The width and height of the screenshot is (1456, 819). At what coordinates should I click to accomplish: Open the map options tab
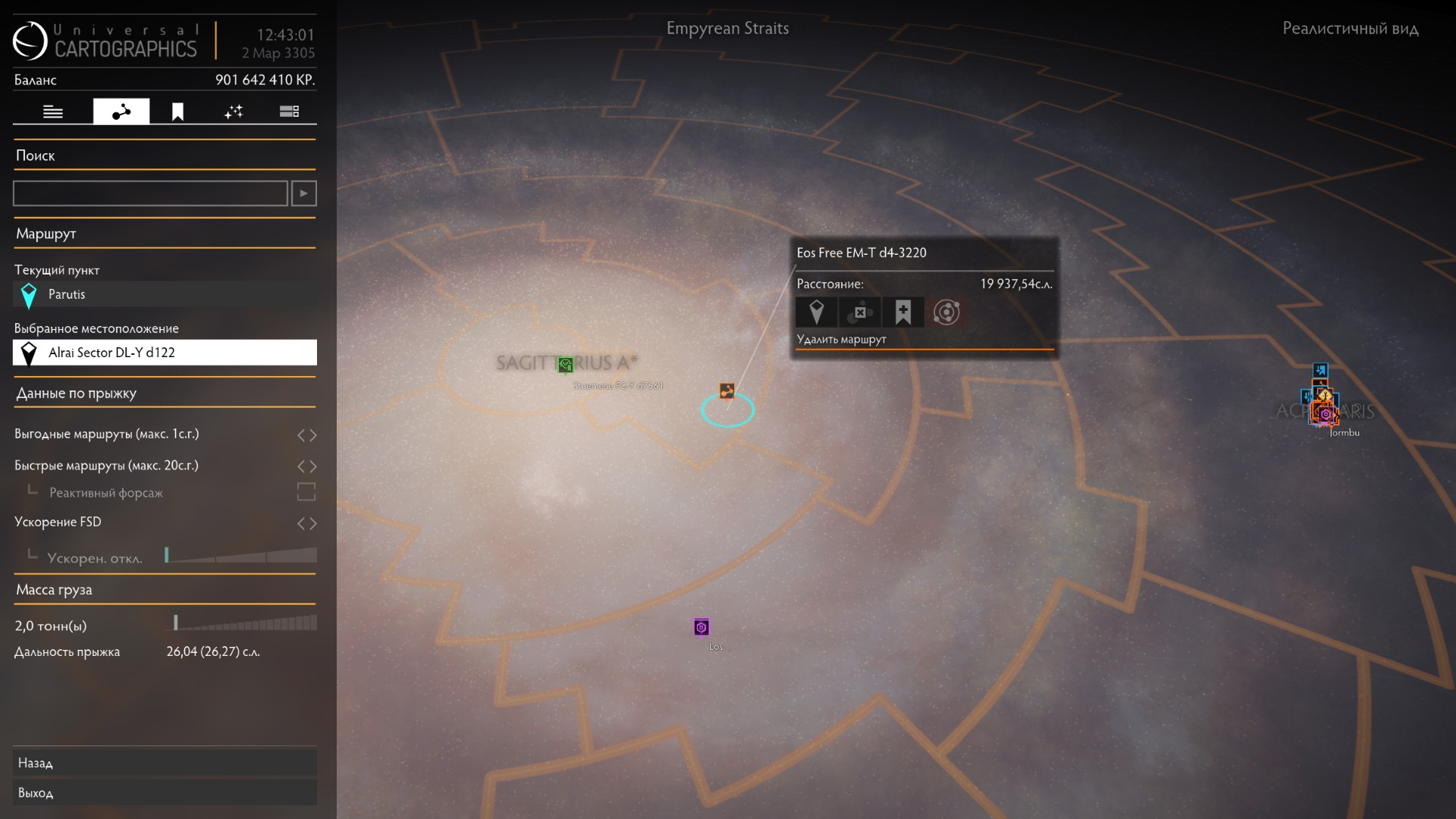pyautogui.click(x=289, y=111)
